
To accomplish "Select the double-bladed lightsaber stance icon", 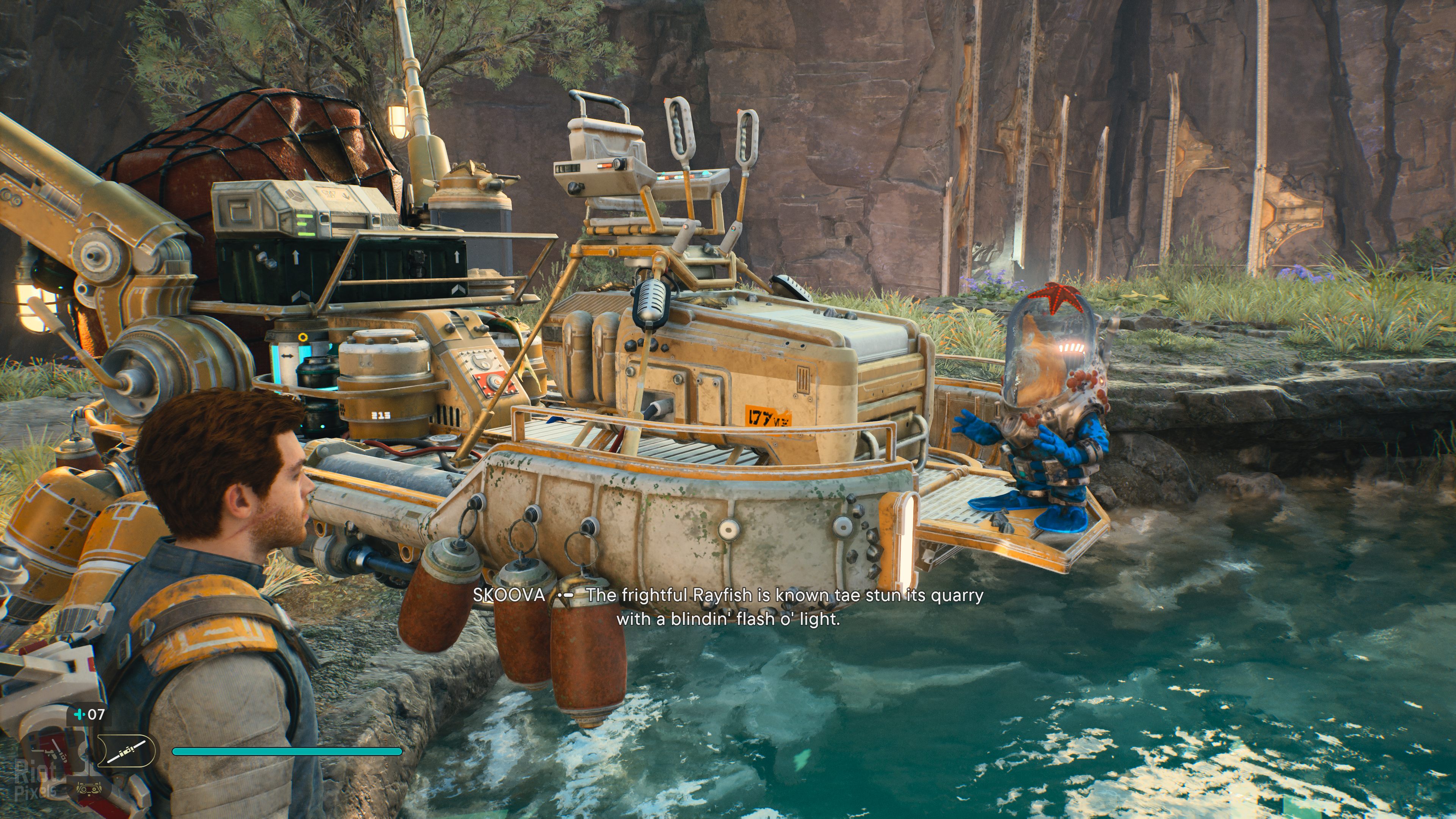I will [126, 750].
